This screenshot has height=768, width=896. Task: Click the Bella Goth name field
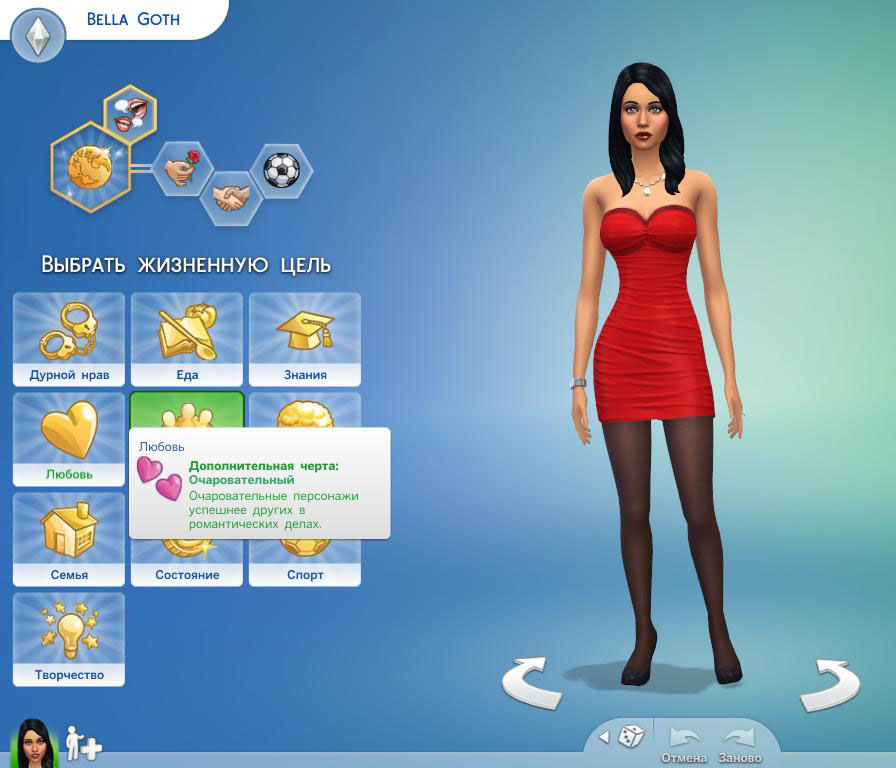coord(133,19)
